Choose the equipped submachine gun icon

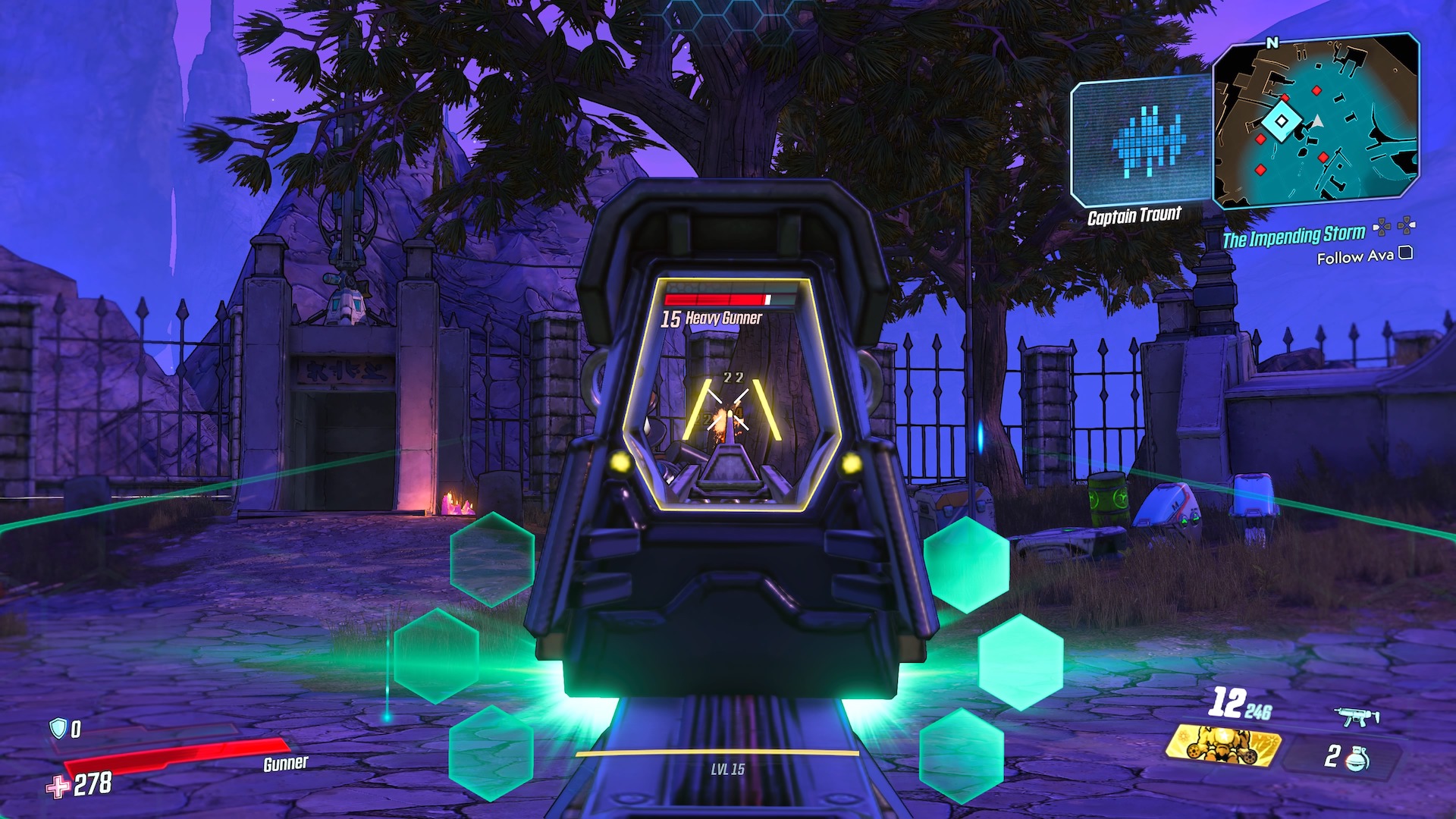click(x=1356, y=716)
